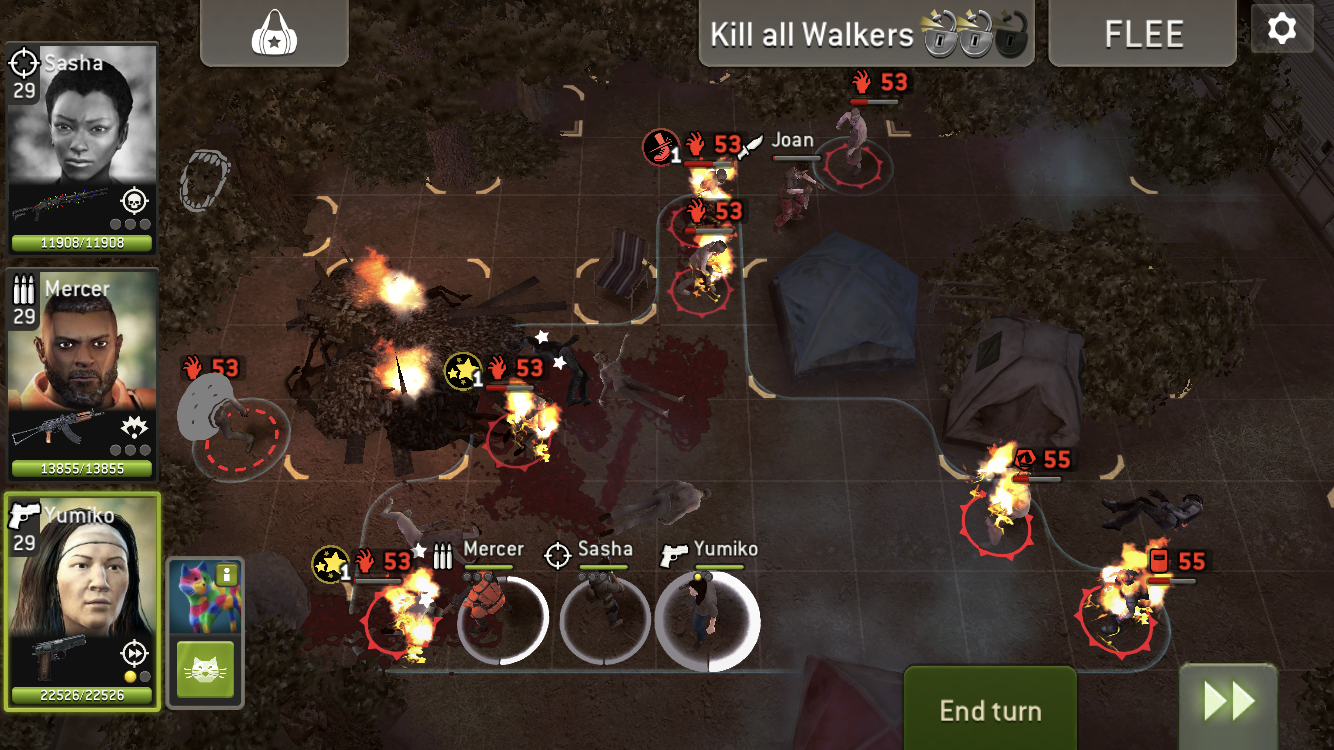This screenshot has height=750, width=1334.
Task: Open the colorful piñata badge icon
Action: 204,596
